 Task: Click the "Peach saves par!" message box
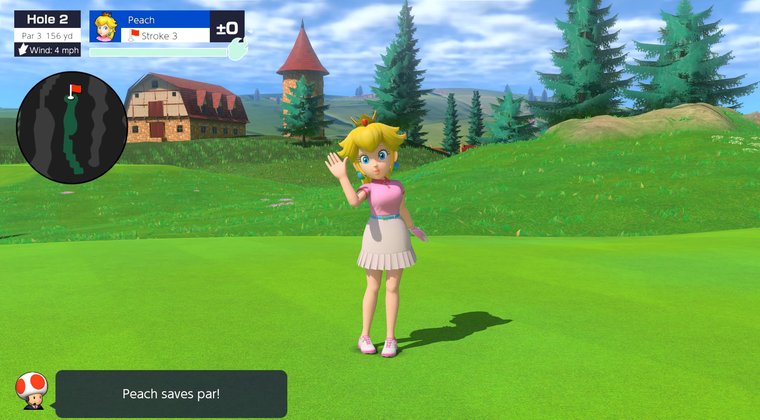[x=171, y=393]
